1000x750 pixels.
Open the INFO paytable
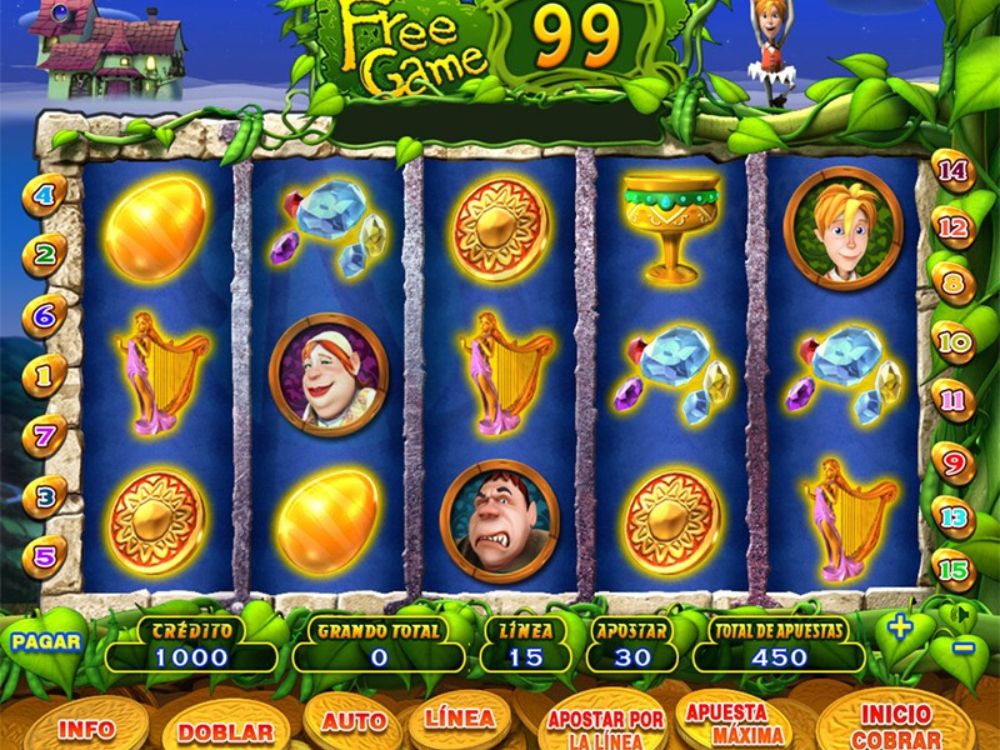tap(86, 728)
